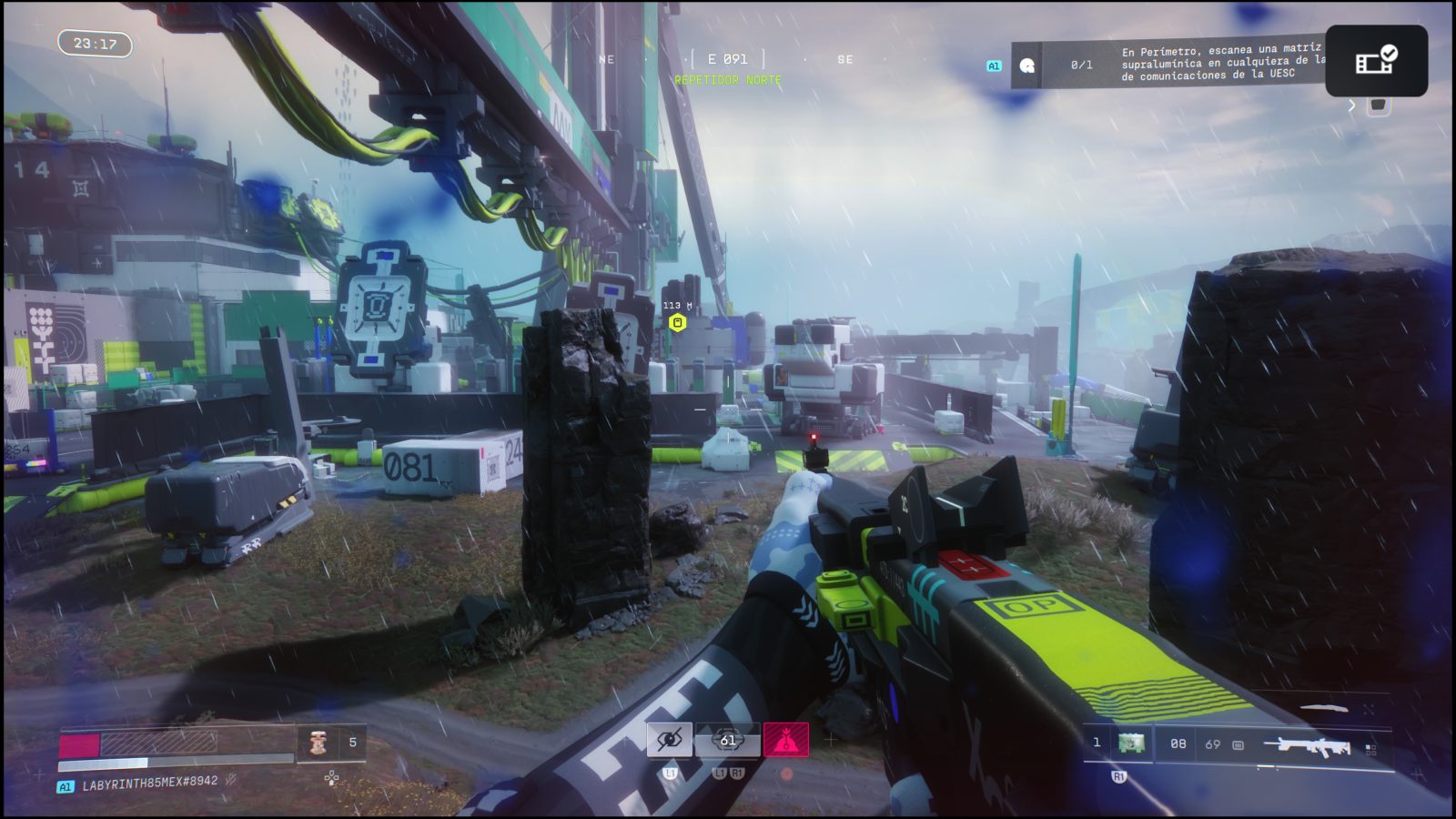Select the green grenade equipment slot

tap(1131, 743)
